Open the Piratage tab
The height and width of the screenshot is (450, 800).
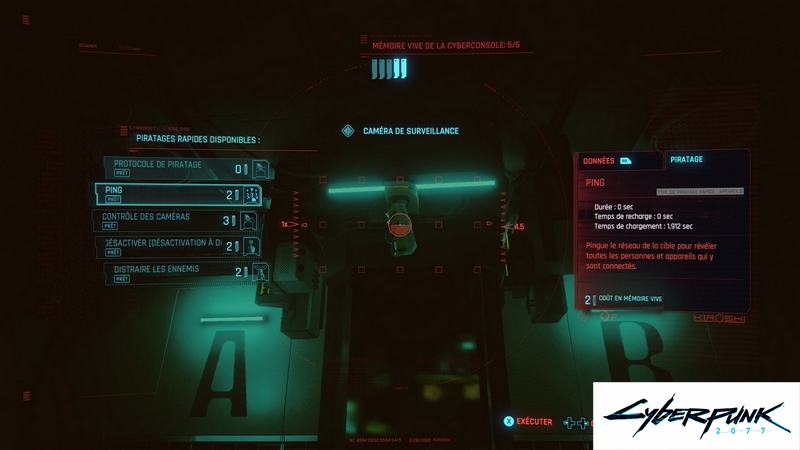(686, 159)
